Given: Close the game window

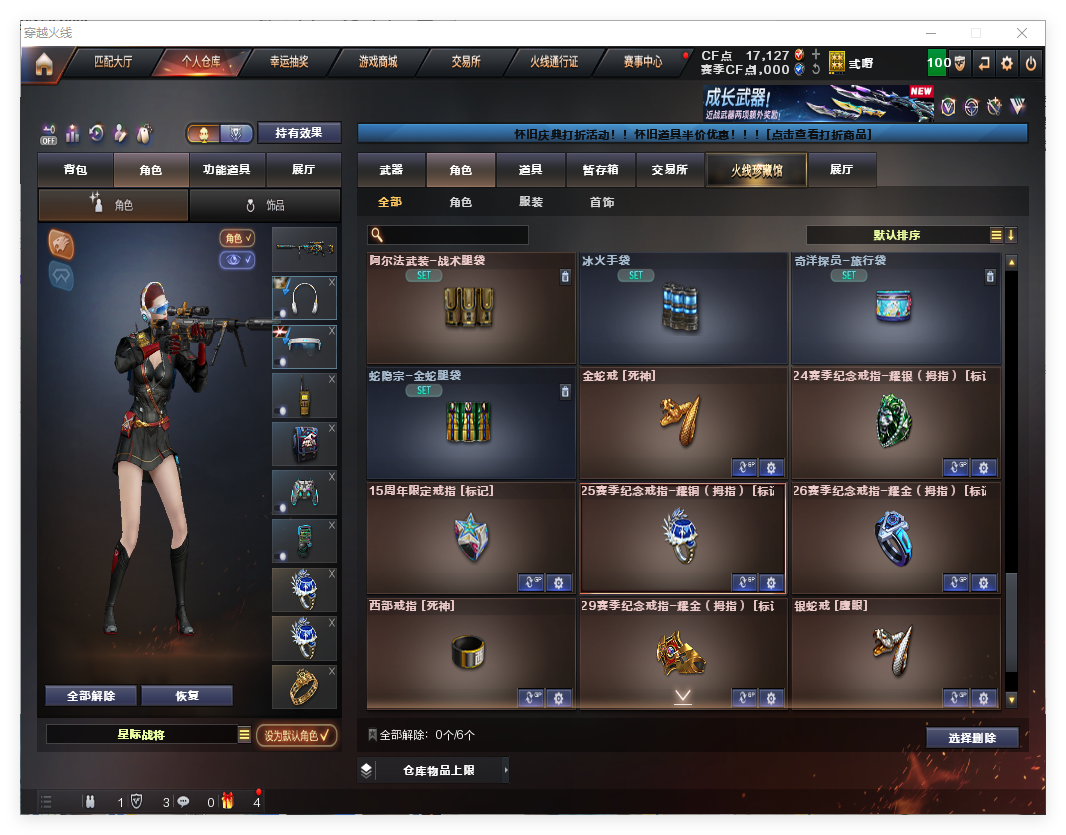Looking at the screenshot, I should coord(1022,33).
